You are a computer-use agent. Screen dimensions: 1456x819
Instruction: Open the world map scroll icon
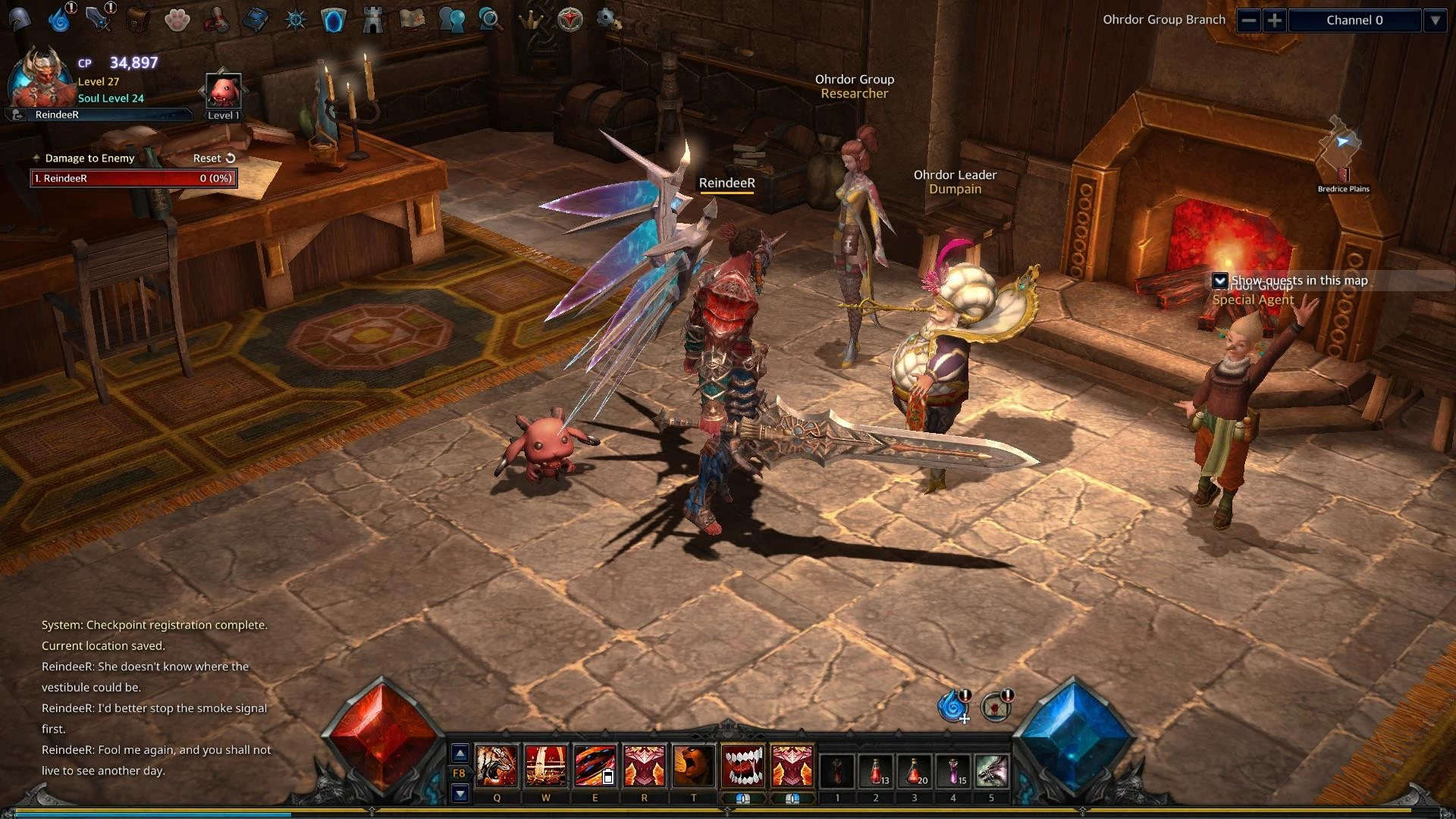412,20
